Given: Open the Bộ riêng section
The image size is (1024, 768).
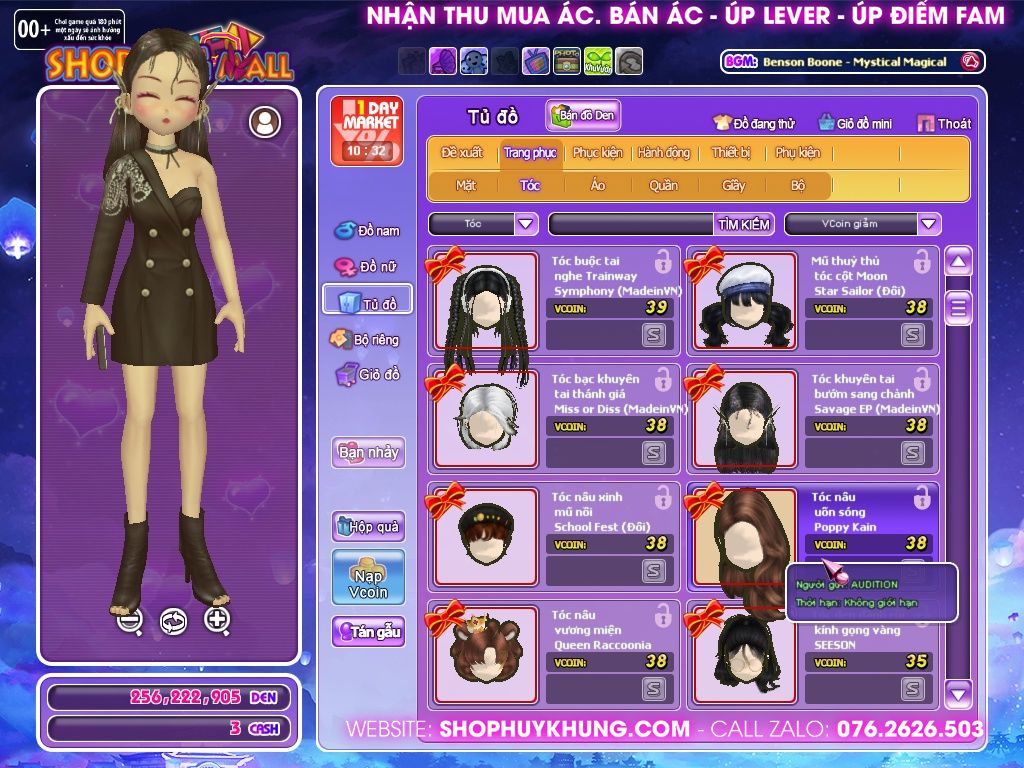Looking at the screenshot, I should coord(365,340).
